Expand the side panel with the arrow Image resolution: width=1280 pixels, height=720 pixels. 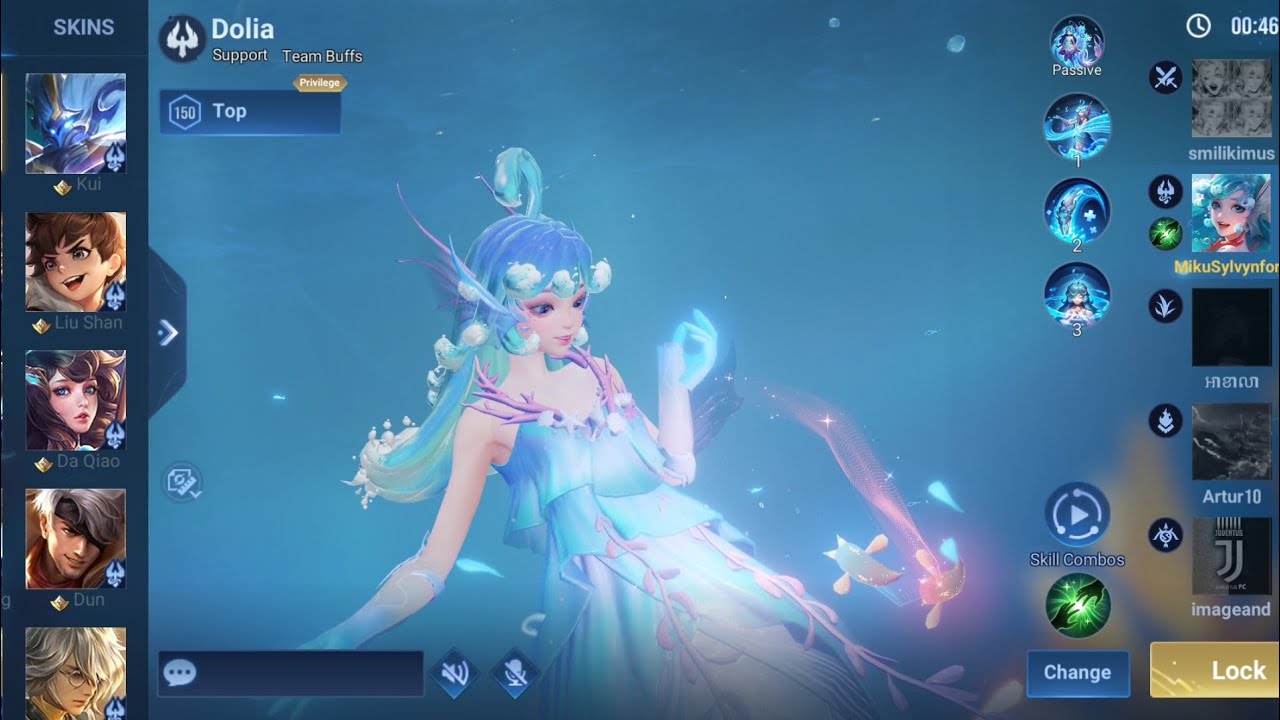pos(168,333)
